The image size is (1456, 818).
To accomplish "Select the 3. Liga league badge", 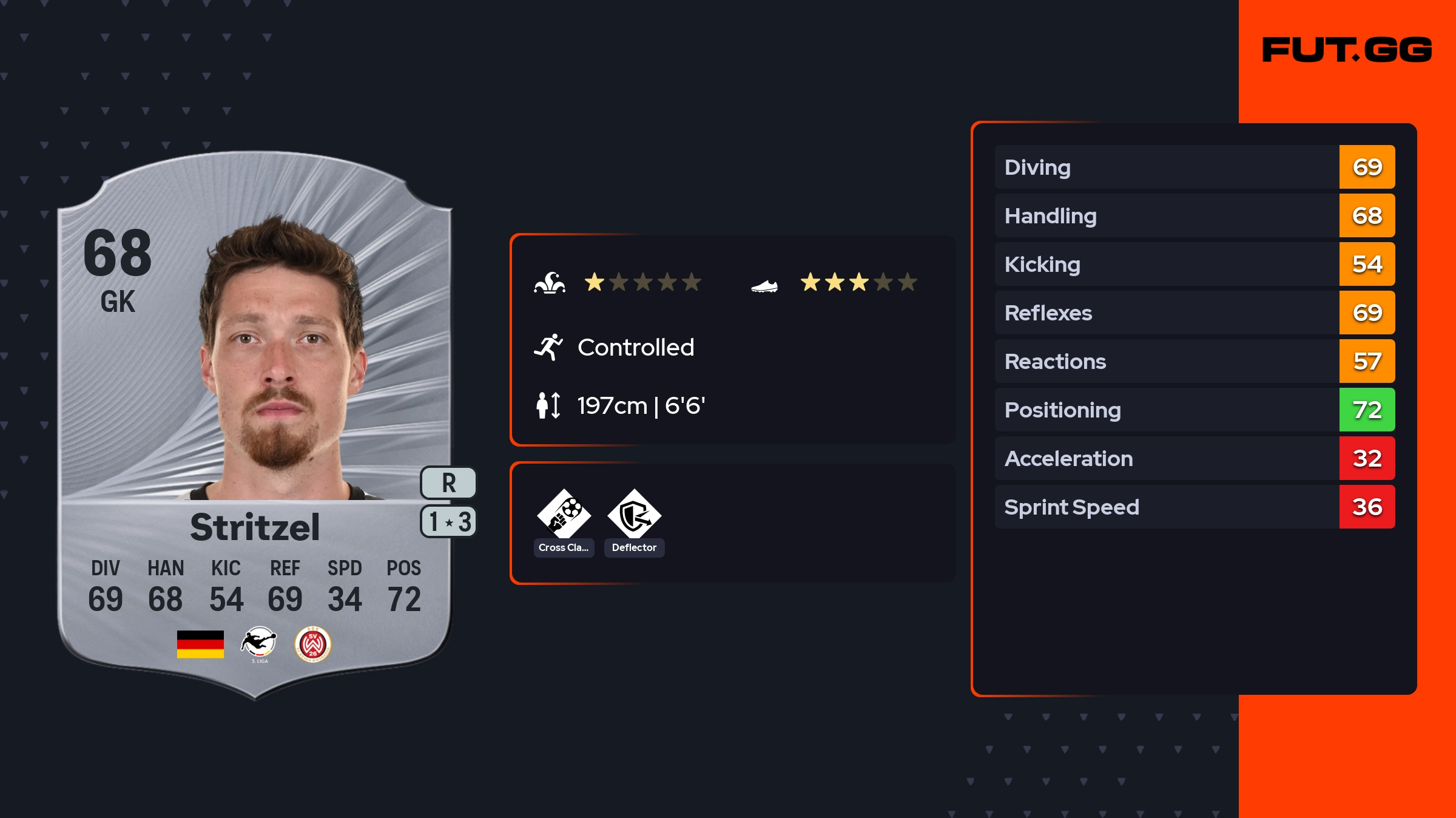I will 259,643.
